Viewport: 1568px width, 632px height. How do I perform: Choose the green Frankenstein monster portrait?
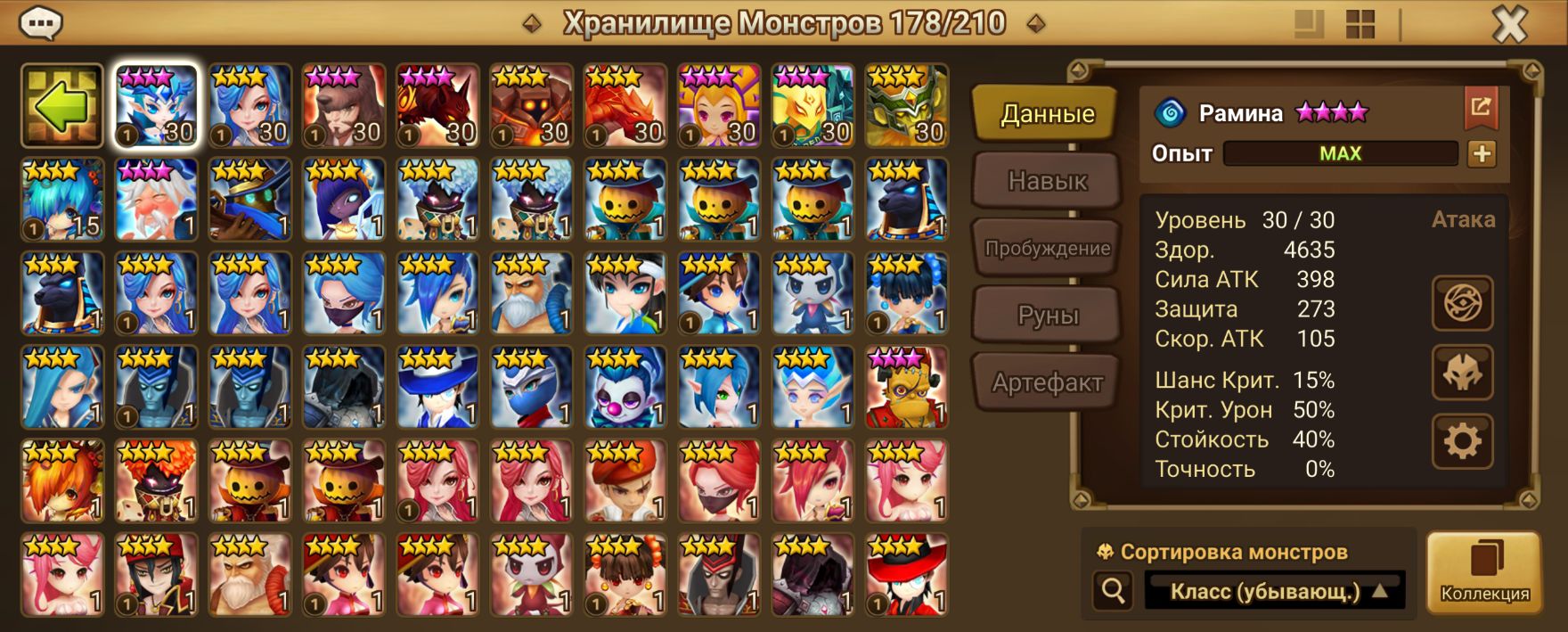click(906, 388)
